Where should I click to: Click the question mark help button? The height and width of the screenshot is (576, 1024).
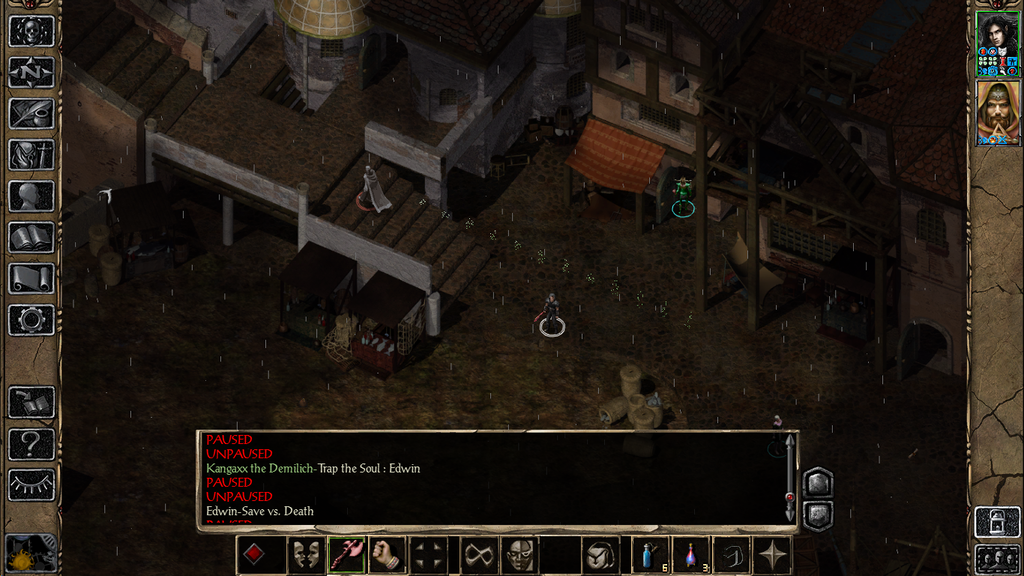tap(31, 443)
